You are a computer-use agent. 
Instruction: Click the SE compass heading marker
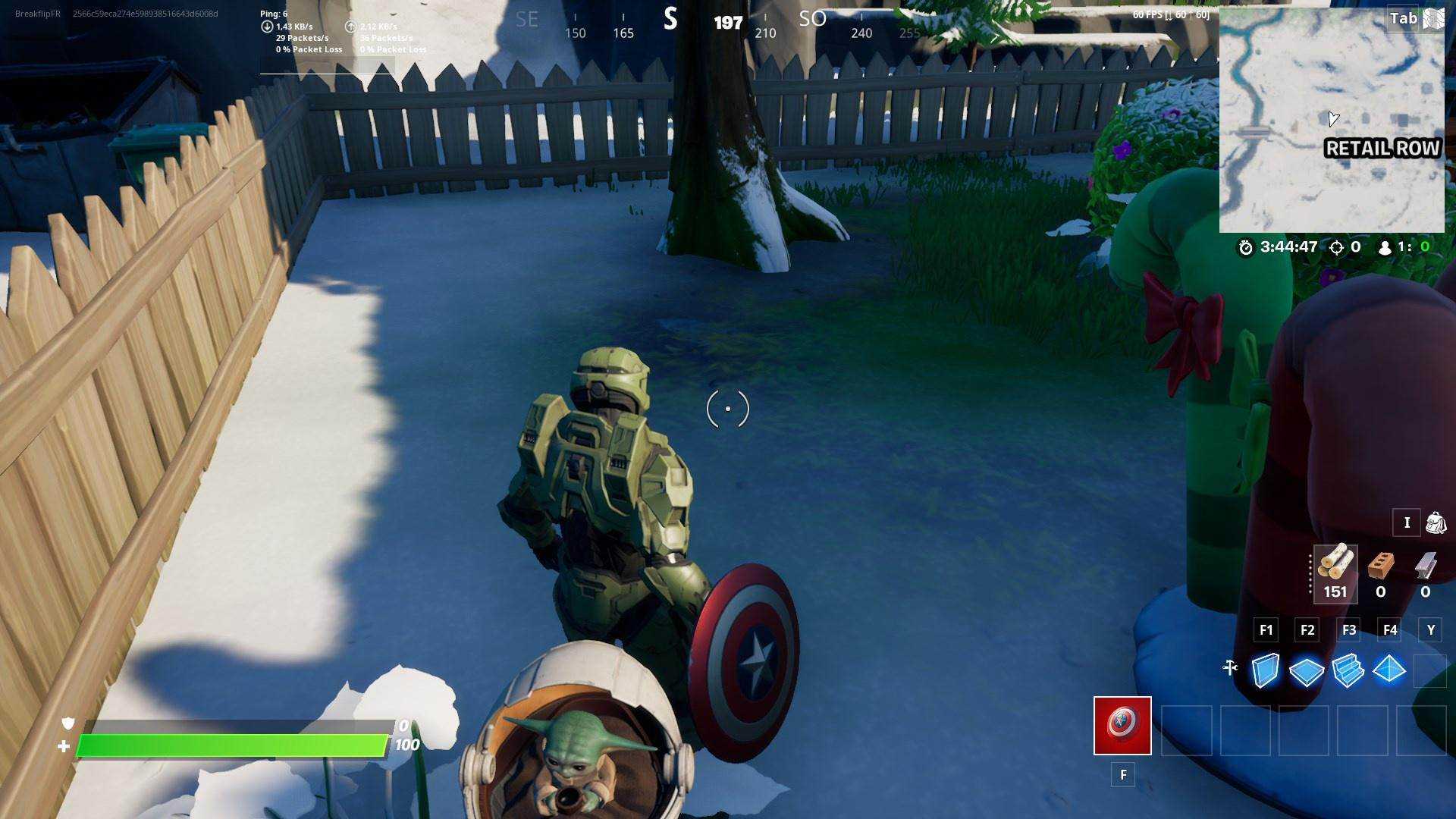tap(526, 19)
